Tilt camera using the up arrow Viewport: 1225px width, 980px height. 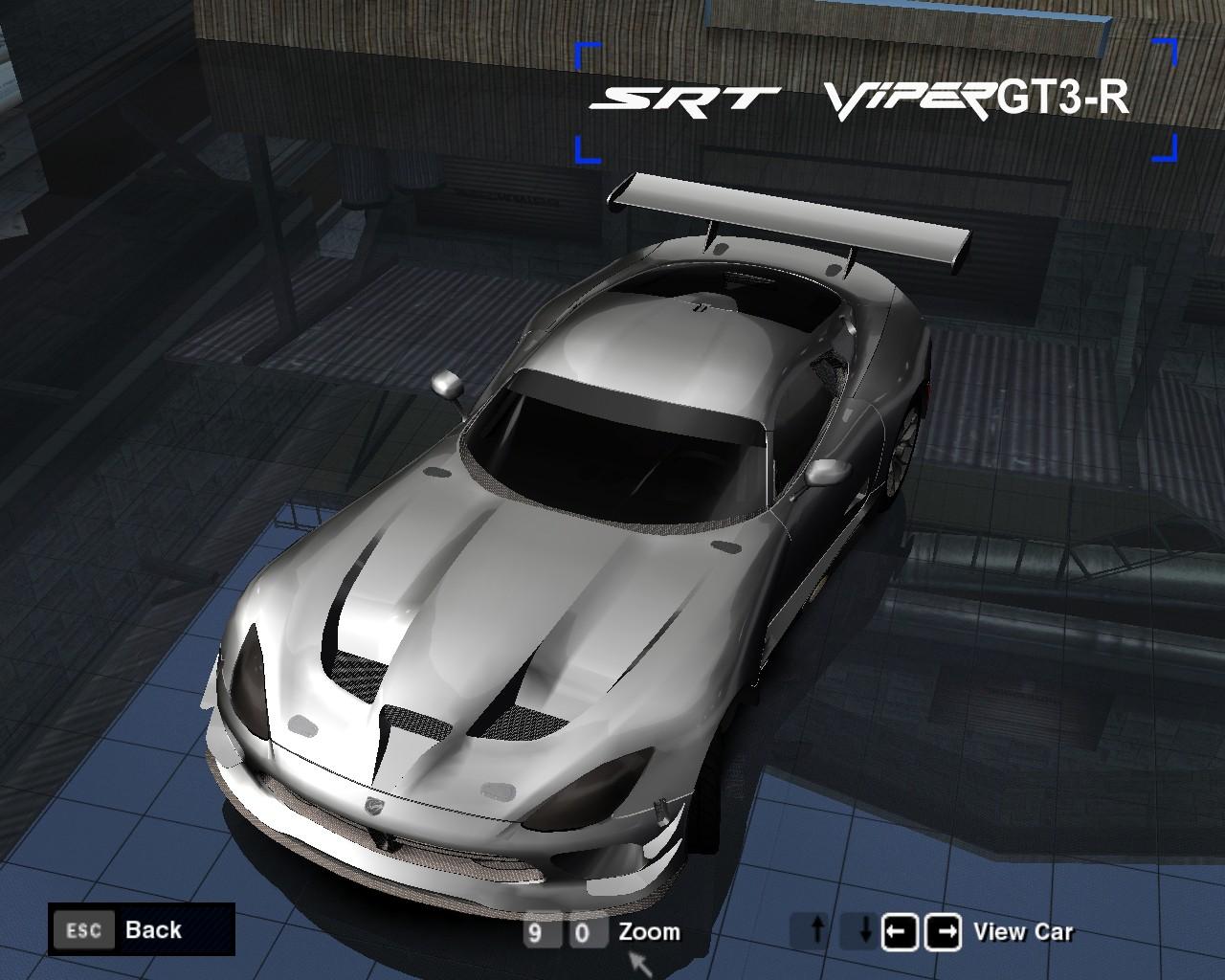816,931
